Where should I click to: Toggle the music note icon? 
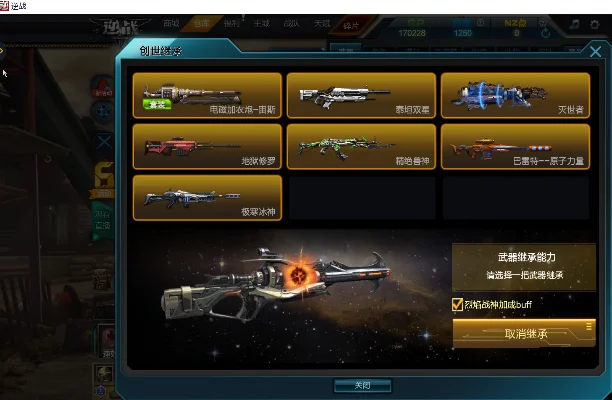pyautogui.click(x=574, y=23)
